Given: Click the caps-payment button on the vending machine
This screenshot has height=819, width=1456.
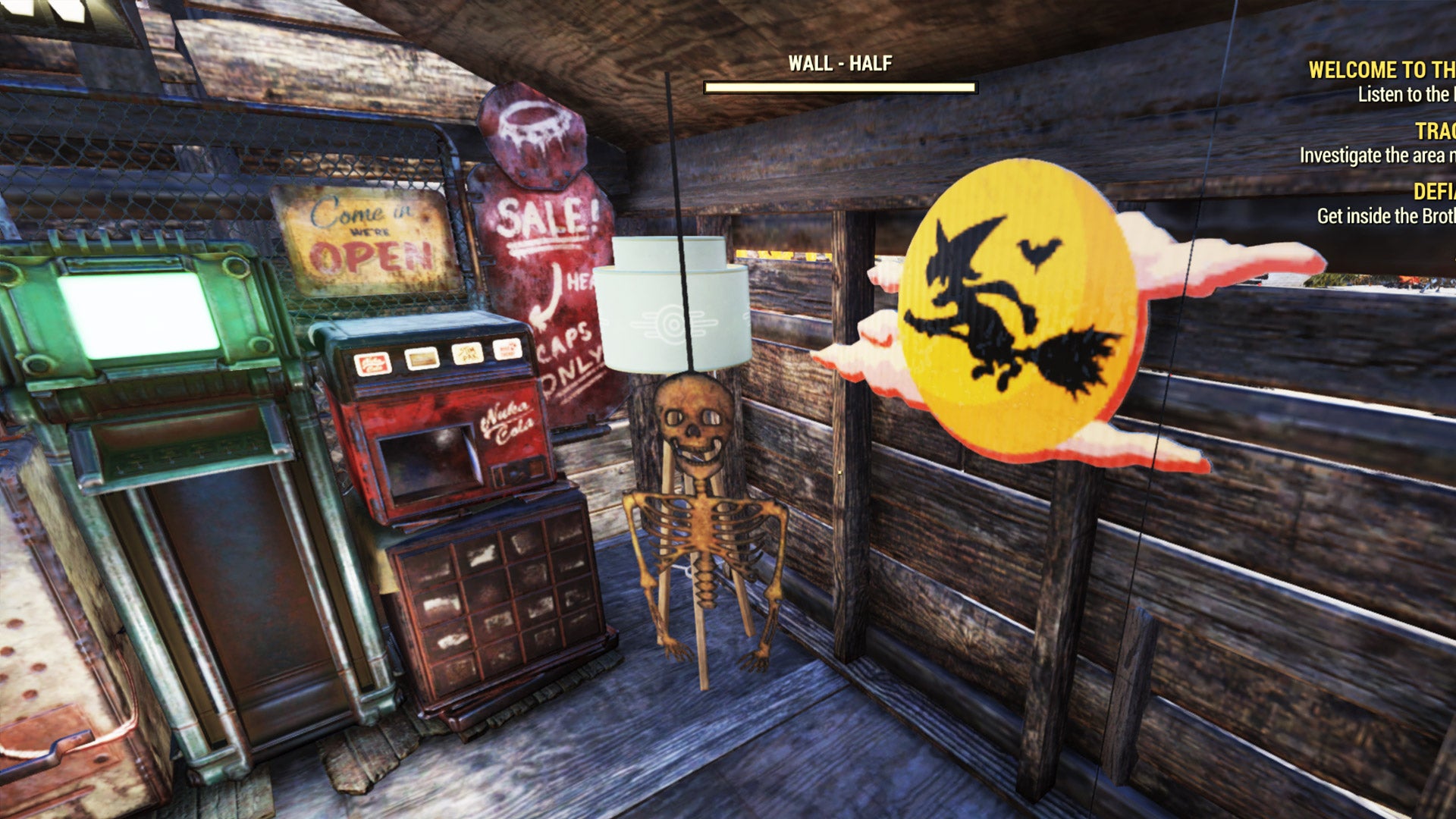Looking at the screenshot, I should [507, 350].
